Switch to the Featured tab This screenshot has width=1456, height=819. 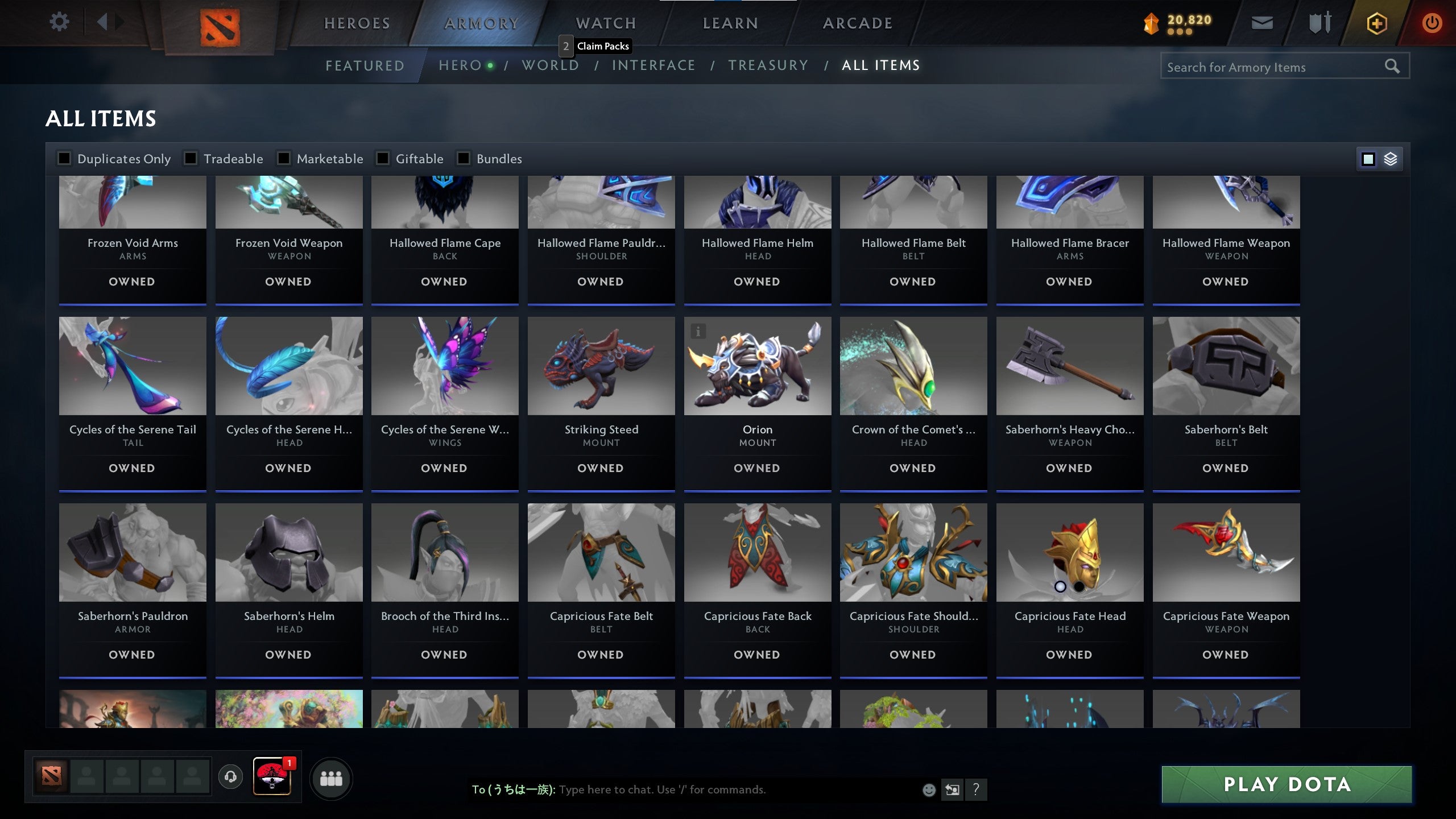(x=365, y=65)
